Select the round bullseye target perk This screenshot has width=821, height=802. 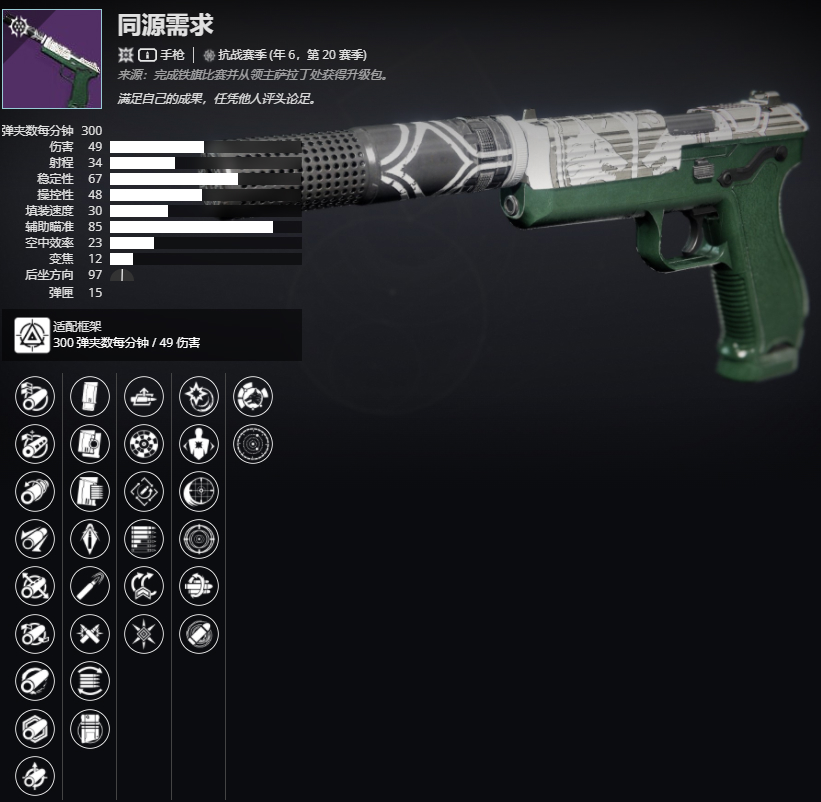click(x=198, y=539)
